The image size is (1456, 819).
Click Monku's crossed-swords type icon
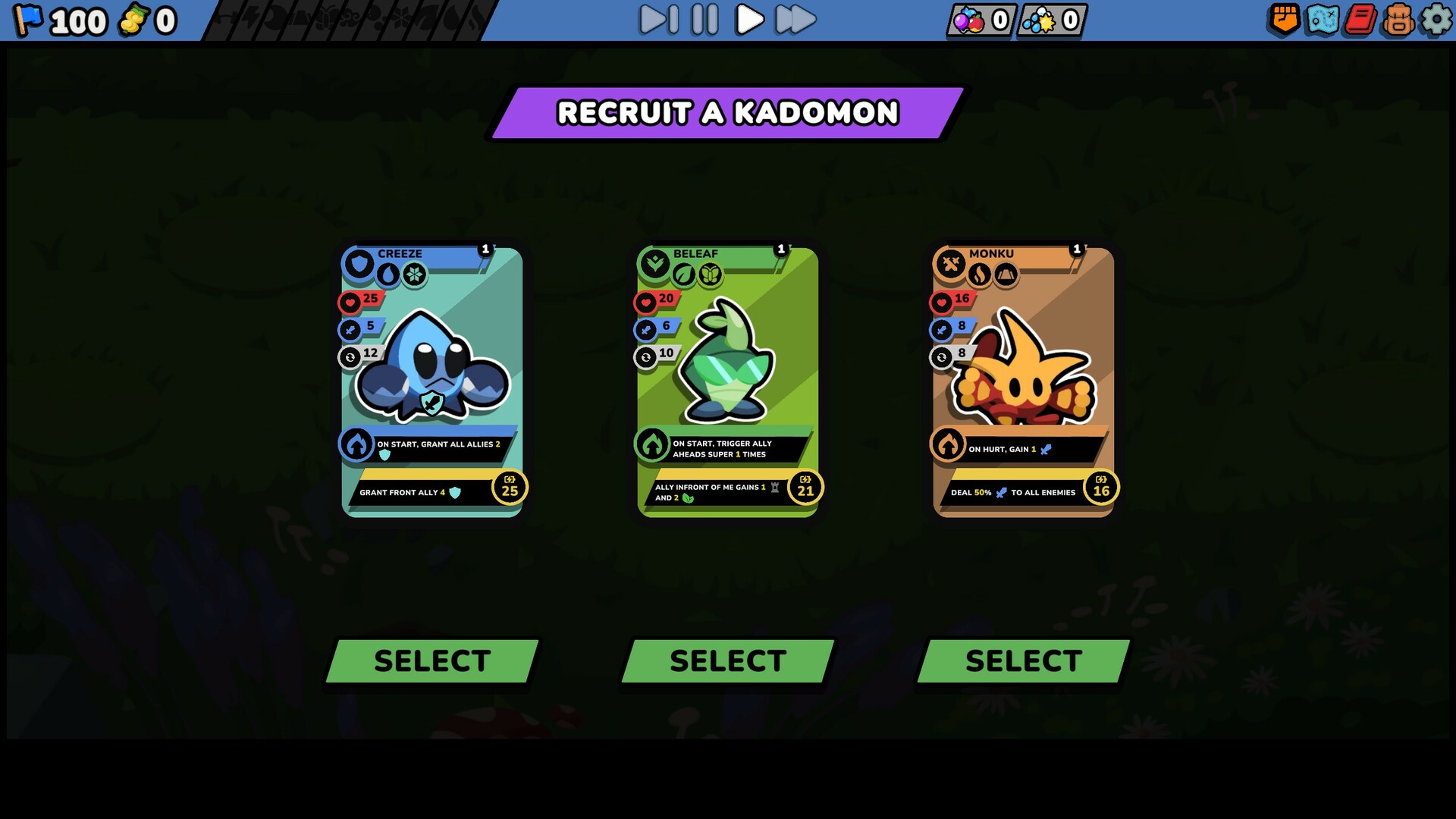950,265
